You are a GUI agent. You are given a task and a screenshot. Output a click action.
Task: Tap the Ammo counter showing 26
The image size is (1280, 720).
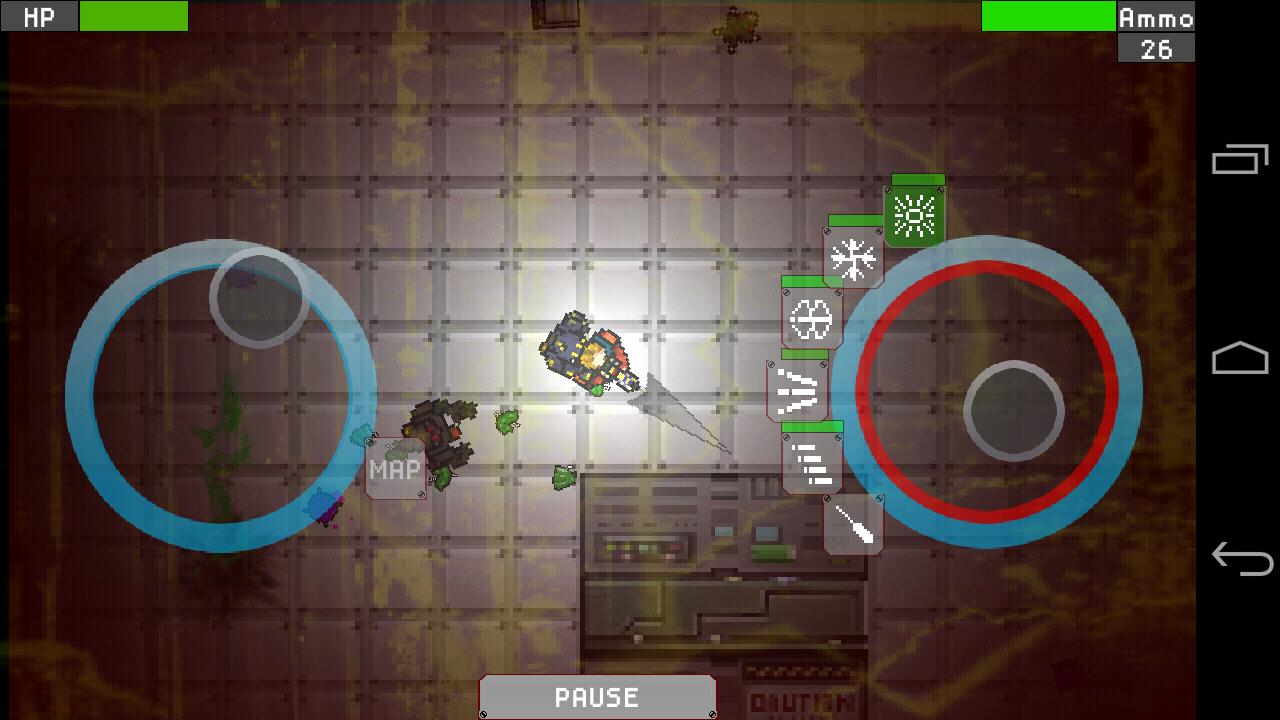[x=1155, y=46]
